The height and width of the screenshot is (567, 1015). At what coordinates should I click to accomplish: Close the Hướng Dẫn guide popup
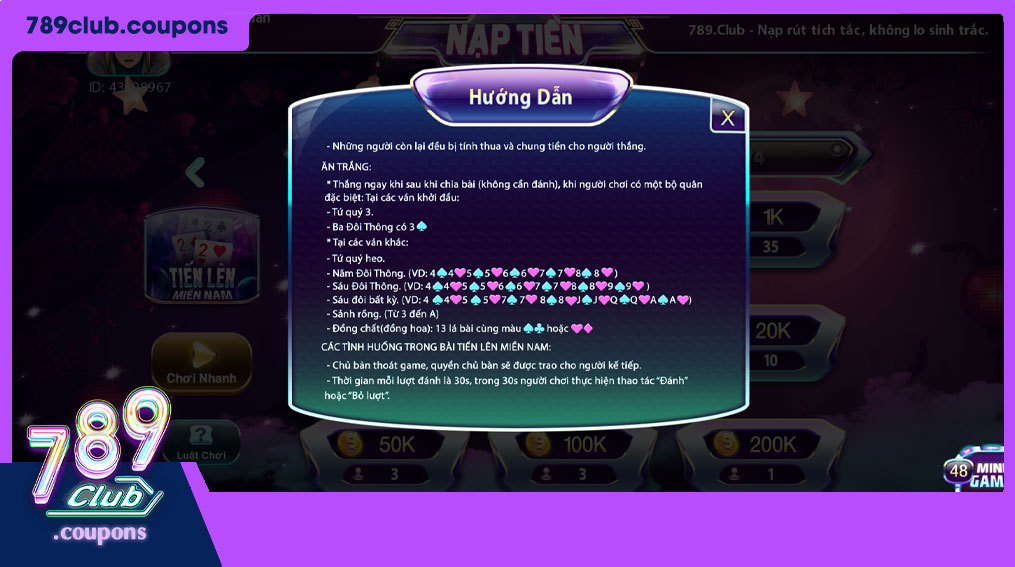point(727,118)
